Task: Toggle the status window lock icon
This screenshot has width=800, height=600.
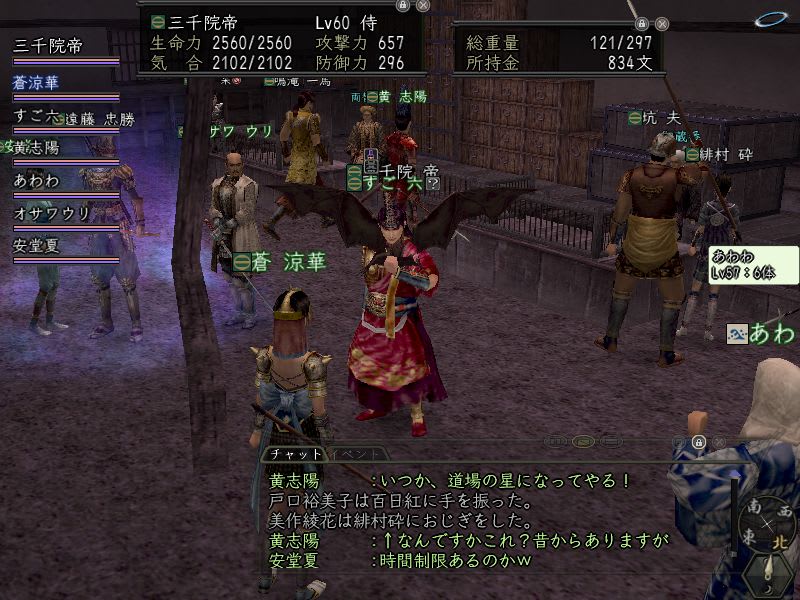Action: coord(402,5)
